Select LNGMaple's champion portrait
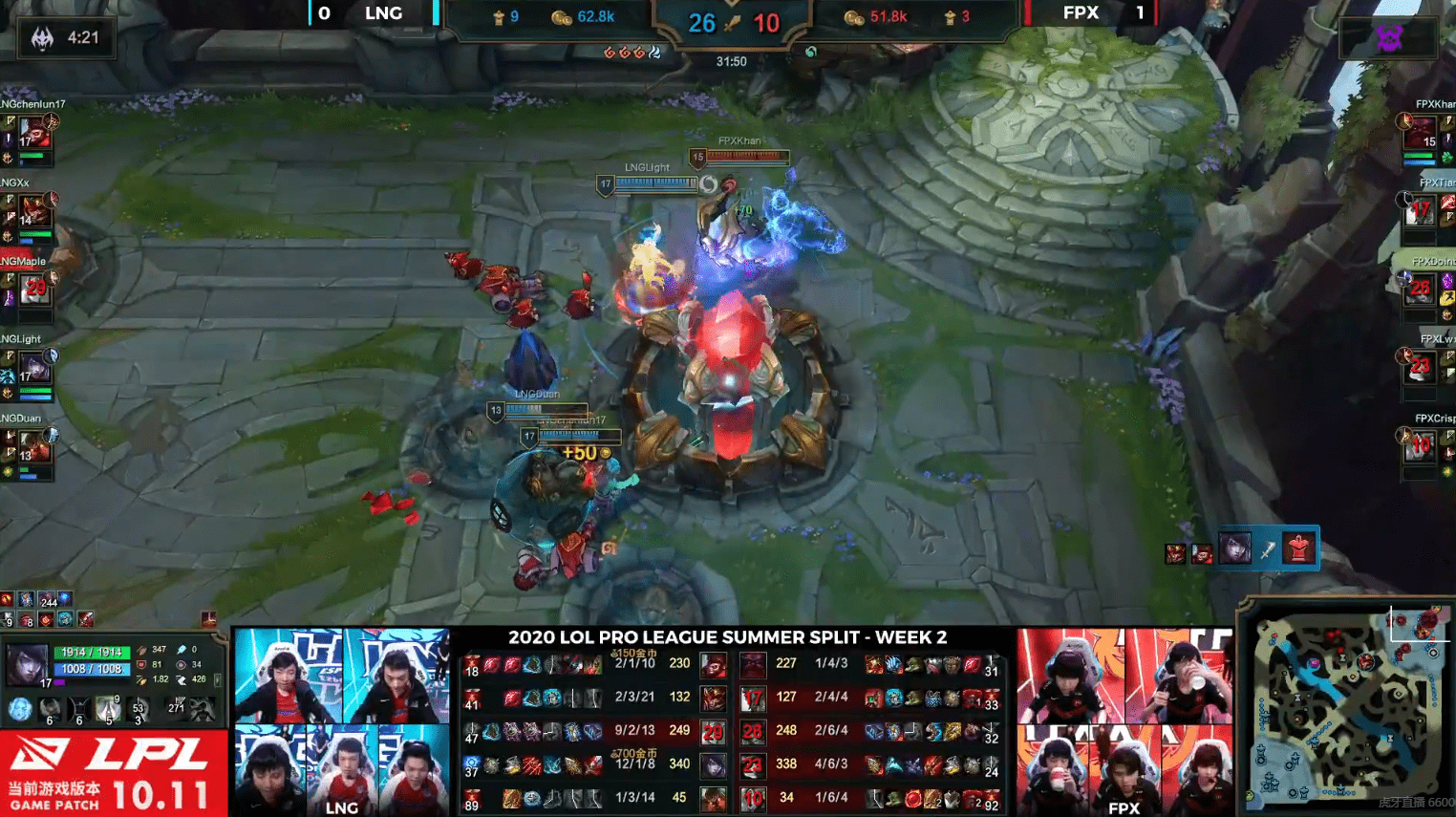The width and height of the screenshot is (1456, 817). [34, 290]
